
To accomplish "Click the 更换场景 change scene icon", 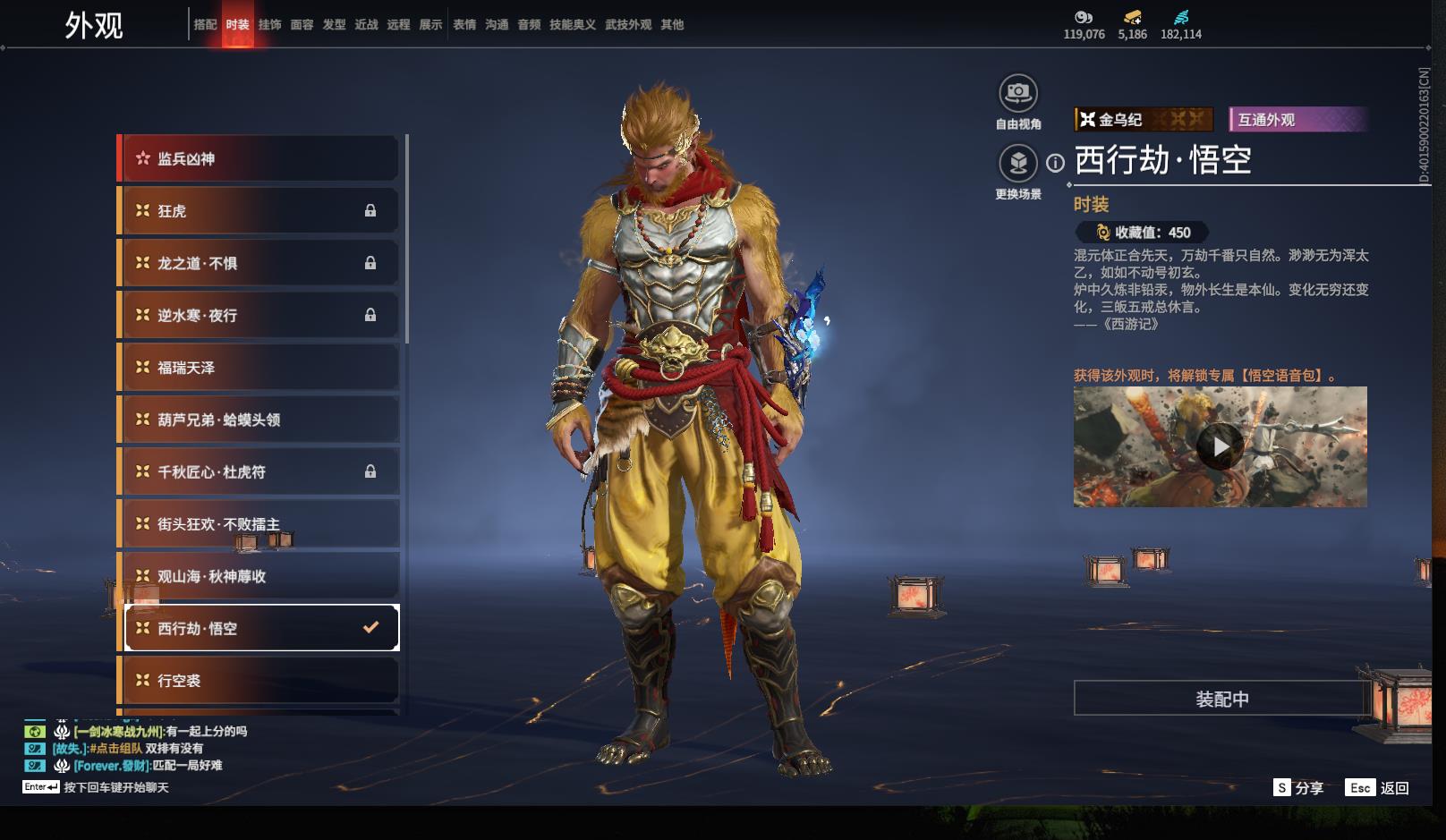I will pyautogui.click(x=1018, y=163).
